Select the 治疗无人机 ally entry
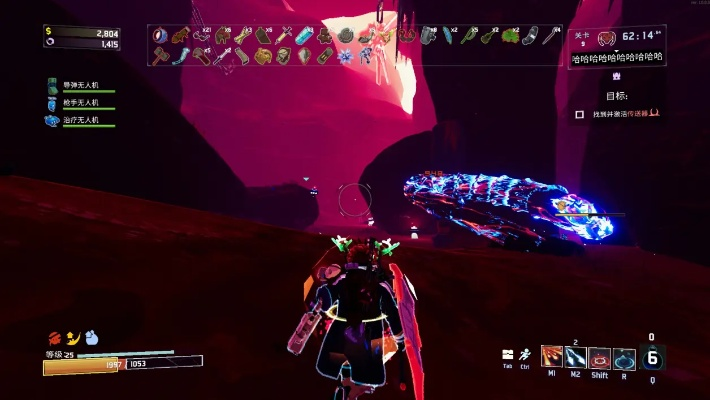This screenshot has width=710, height=400. (80, 120)
